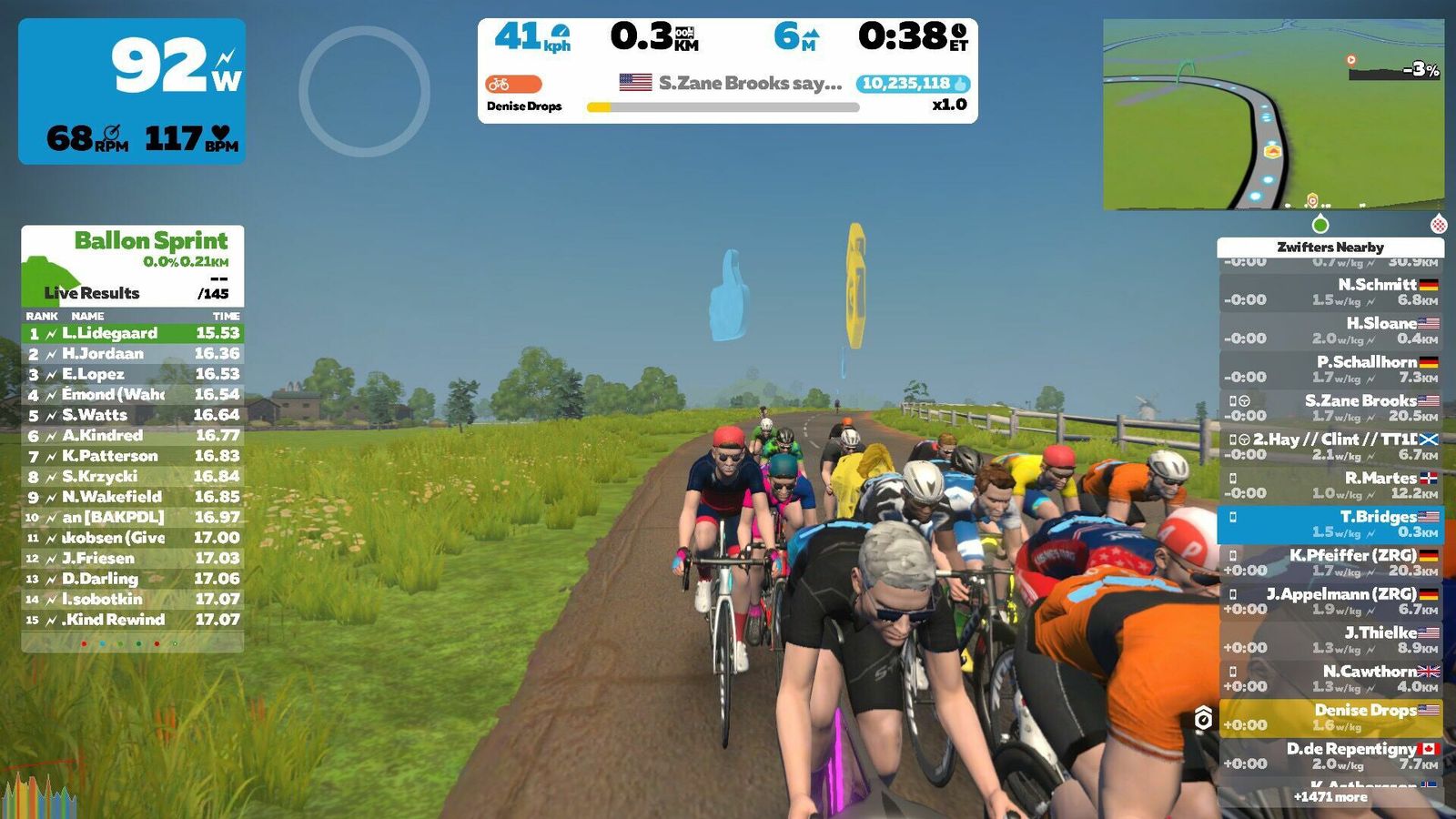Select J.Thielke in the Zwifters Nearby list

point(1330,640)
